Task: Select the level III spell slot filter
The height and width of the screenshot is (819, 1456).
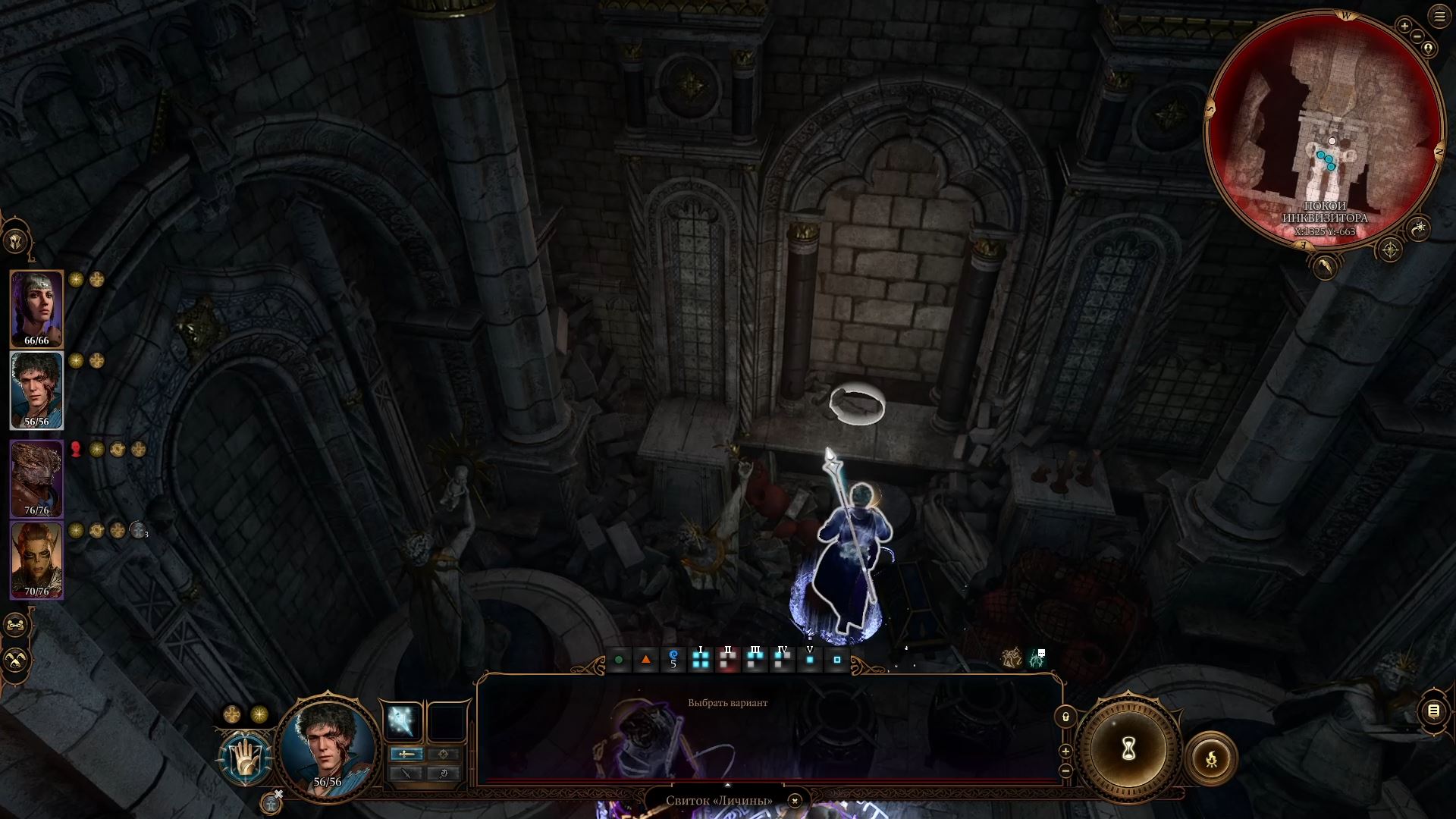Action: pos(755,659)
